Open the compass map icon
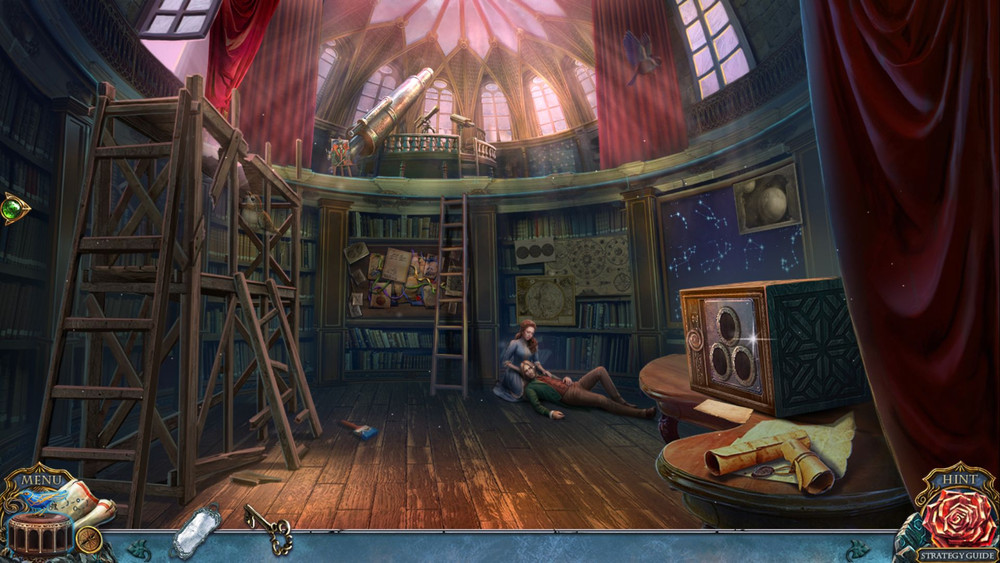Image resolution: width=1000 pixels, height=563 pixels. point(89,539)
